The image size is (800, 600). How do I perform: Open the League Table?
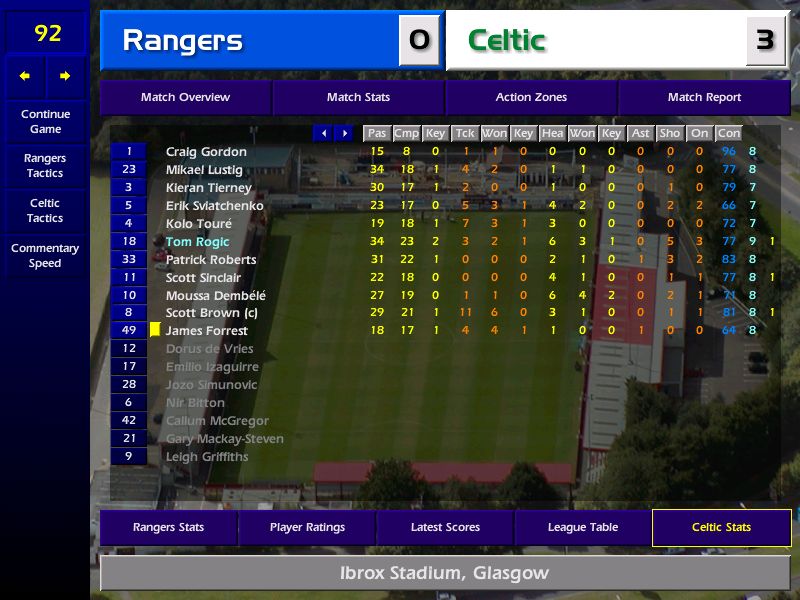pos(583,527)
